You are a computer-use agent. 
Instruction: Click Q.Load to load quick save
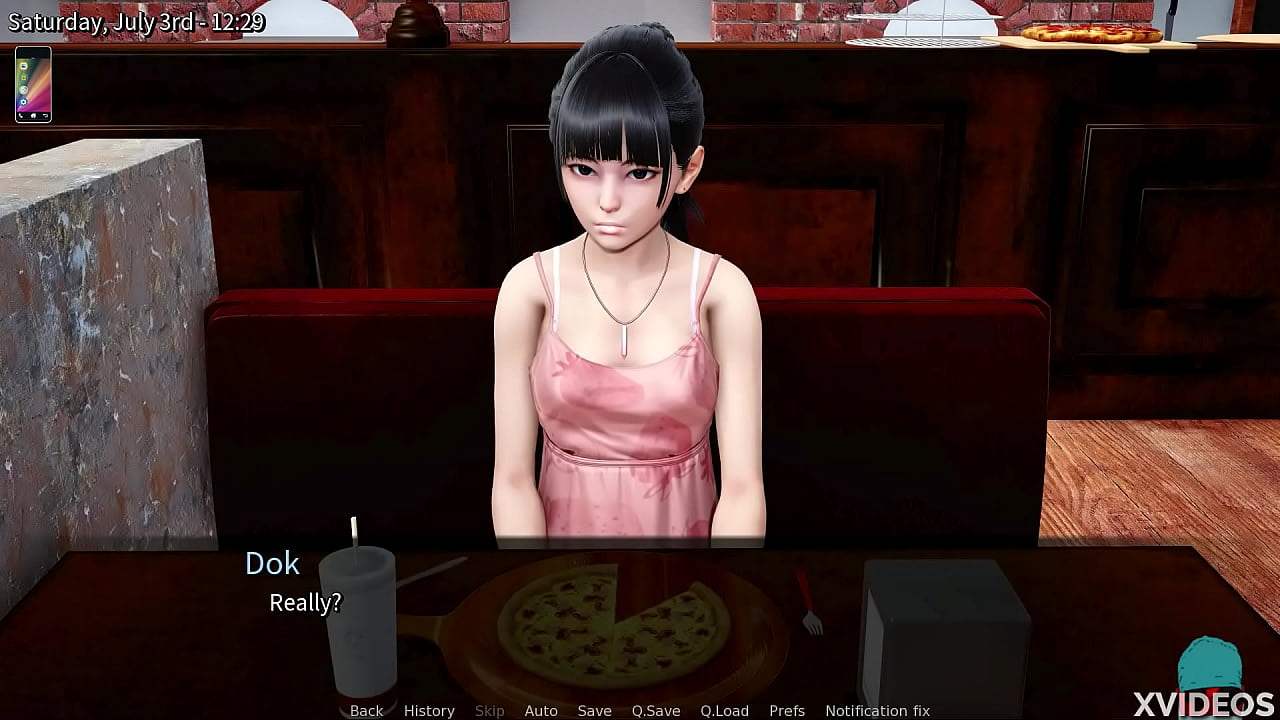pos(722,710)
